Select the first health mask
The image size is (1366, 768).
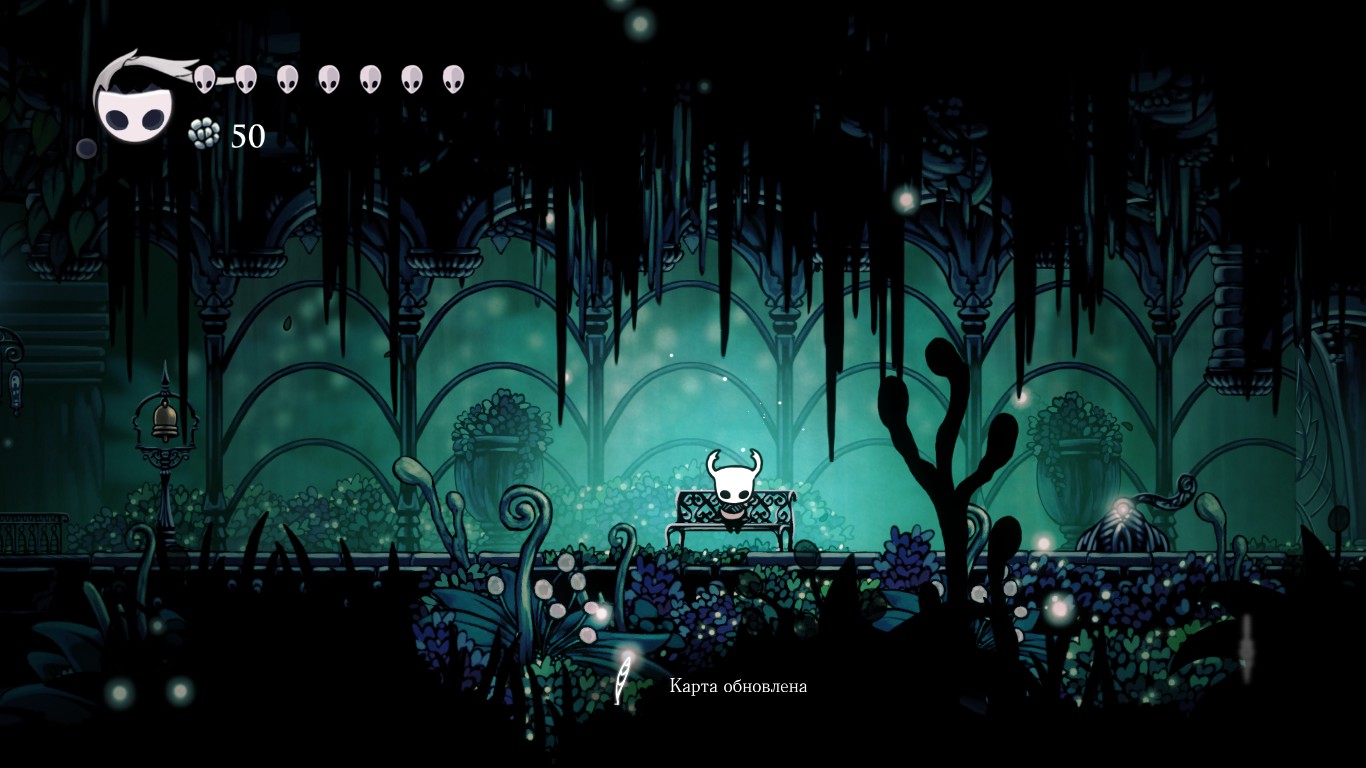pyautogui.click(x=205, y=80)
